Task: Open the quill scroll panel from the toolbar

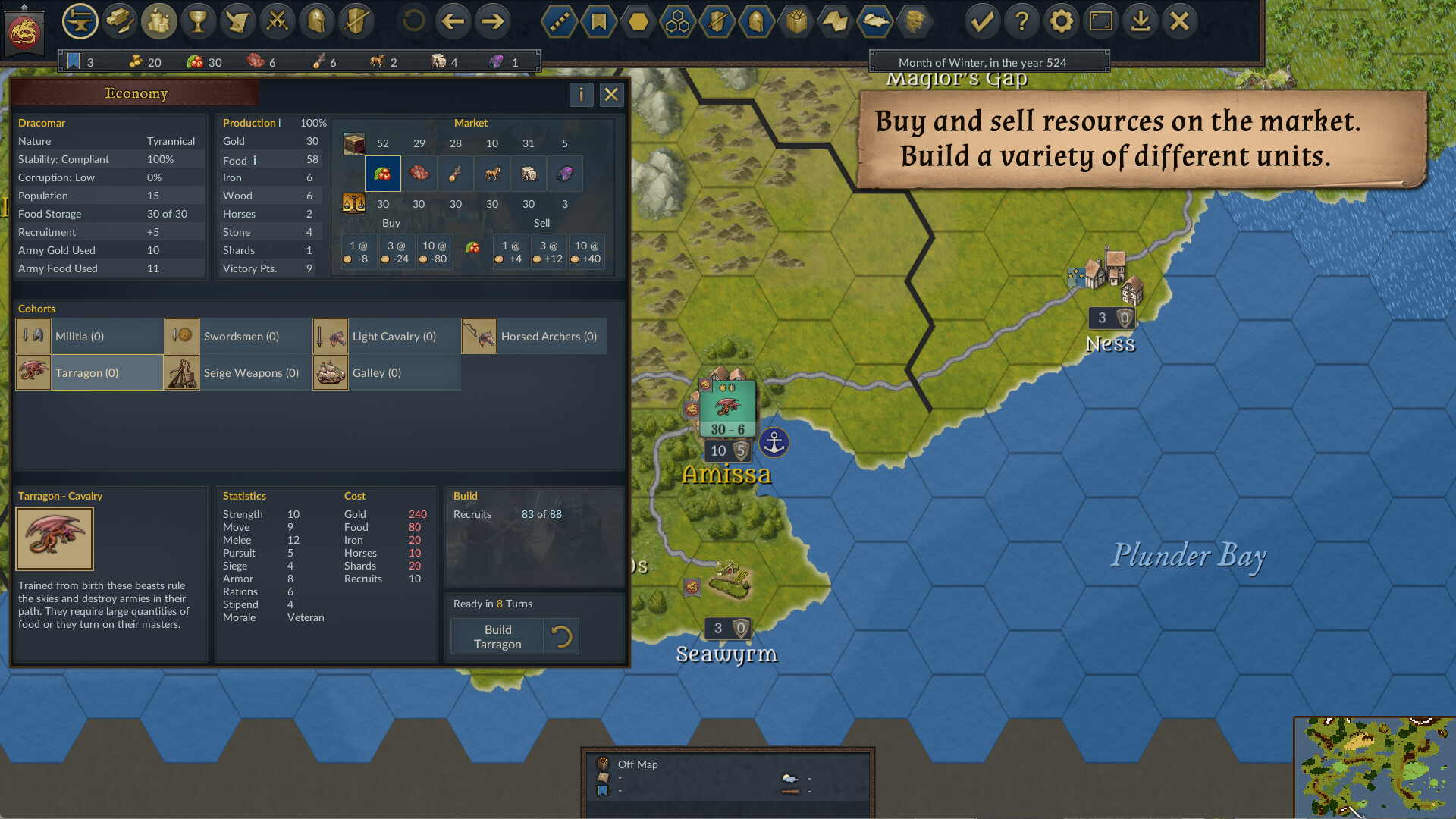Action: pyautogui.click(x=237, y=21)
